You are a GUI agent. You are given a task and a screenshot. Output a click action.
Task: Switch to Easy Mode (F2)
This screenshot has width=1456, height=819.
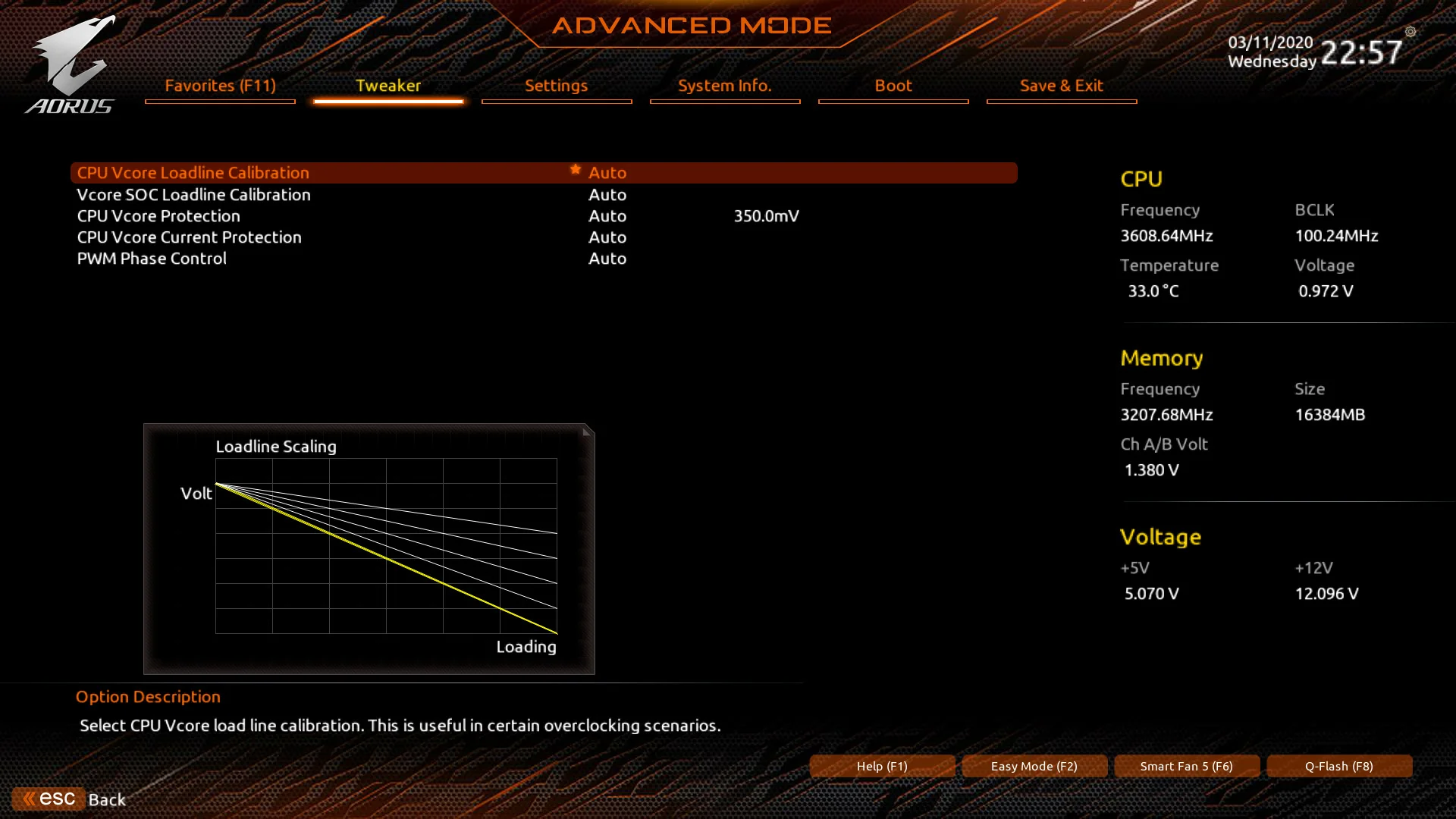[x=1034, y=766]
